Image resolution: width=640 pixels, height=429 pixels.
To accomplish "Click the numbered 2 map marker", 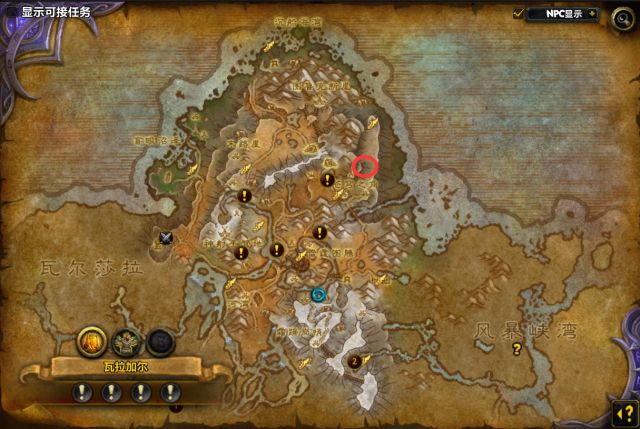I will [355, 361].
